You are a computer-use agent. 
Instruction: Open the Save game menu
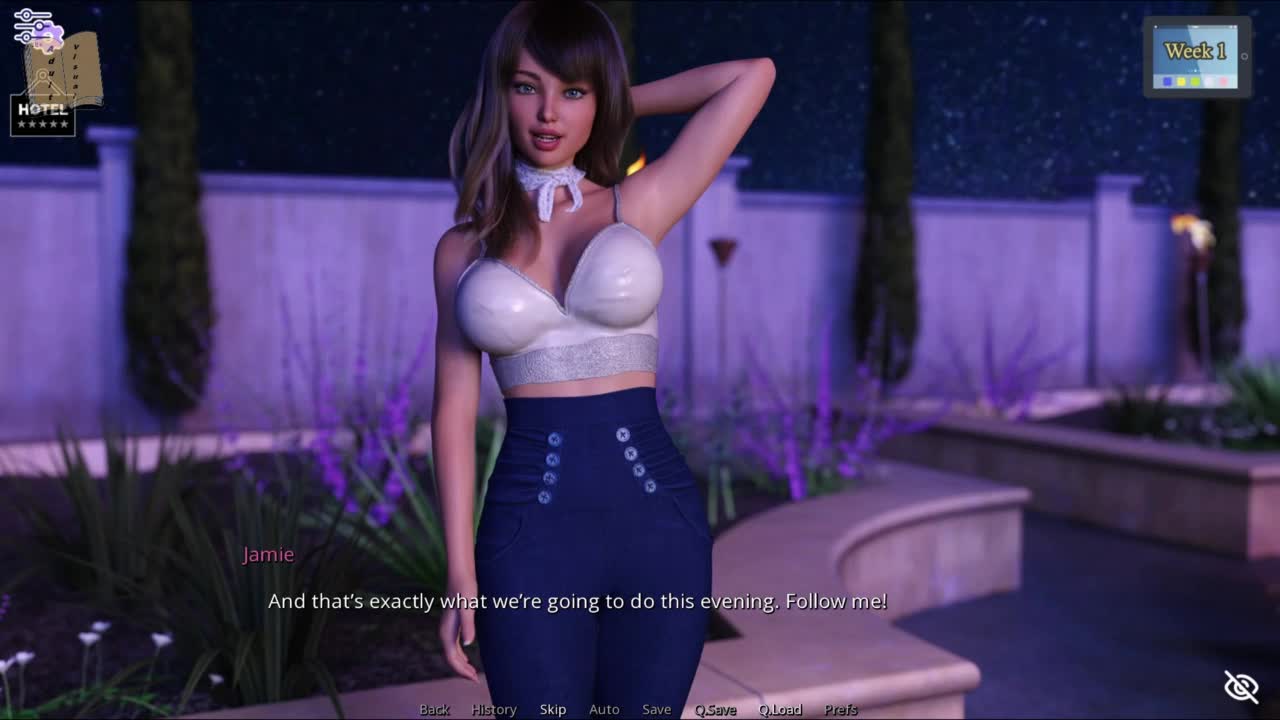pyautogui.click(x=657, y=709)
